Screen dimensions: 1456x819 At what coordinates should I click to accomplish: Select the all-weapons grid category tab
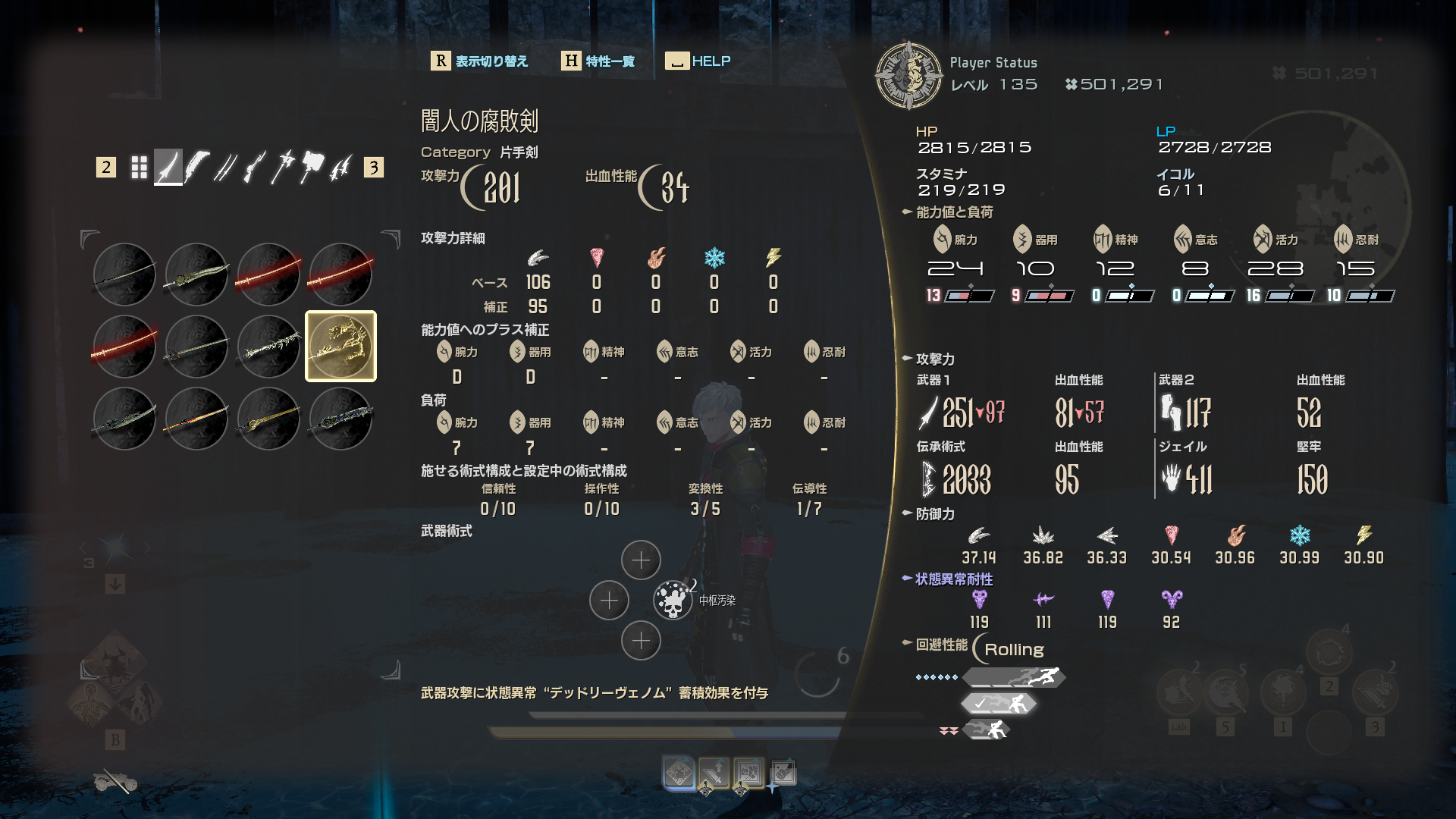[x=139, y=168]
